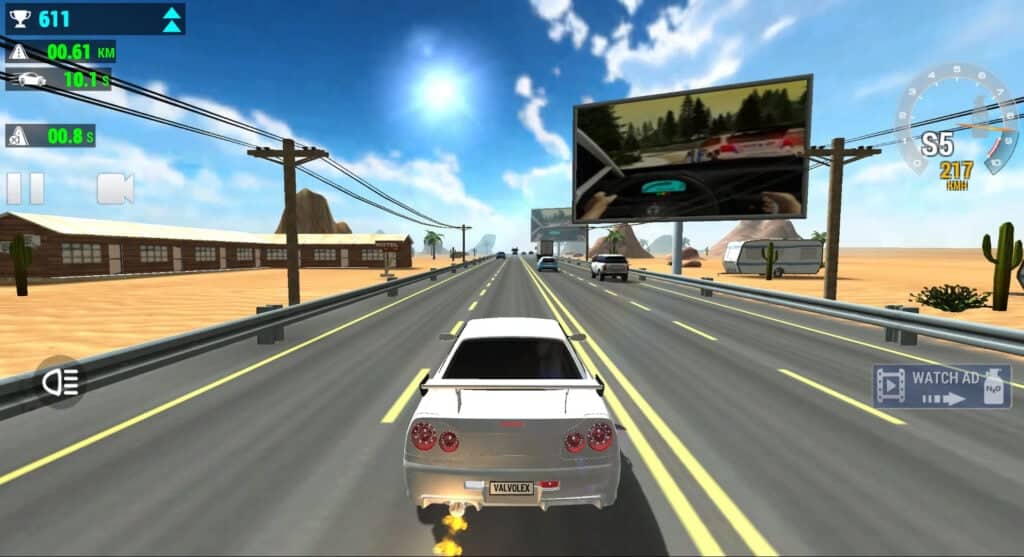Watch an ad for nitro
1024x557 pixels.
tap(941, 387)
